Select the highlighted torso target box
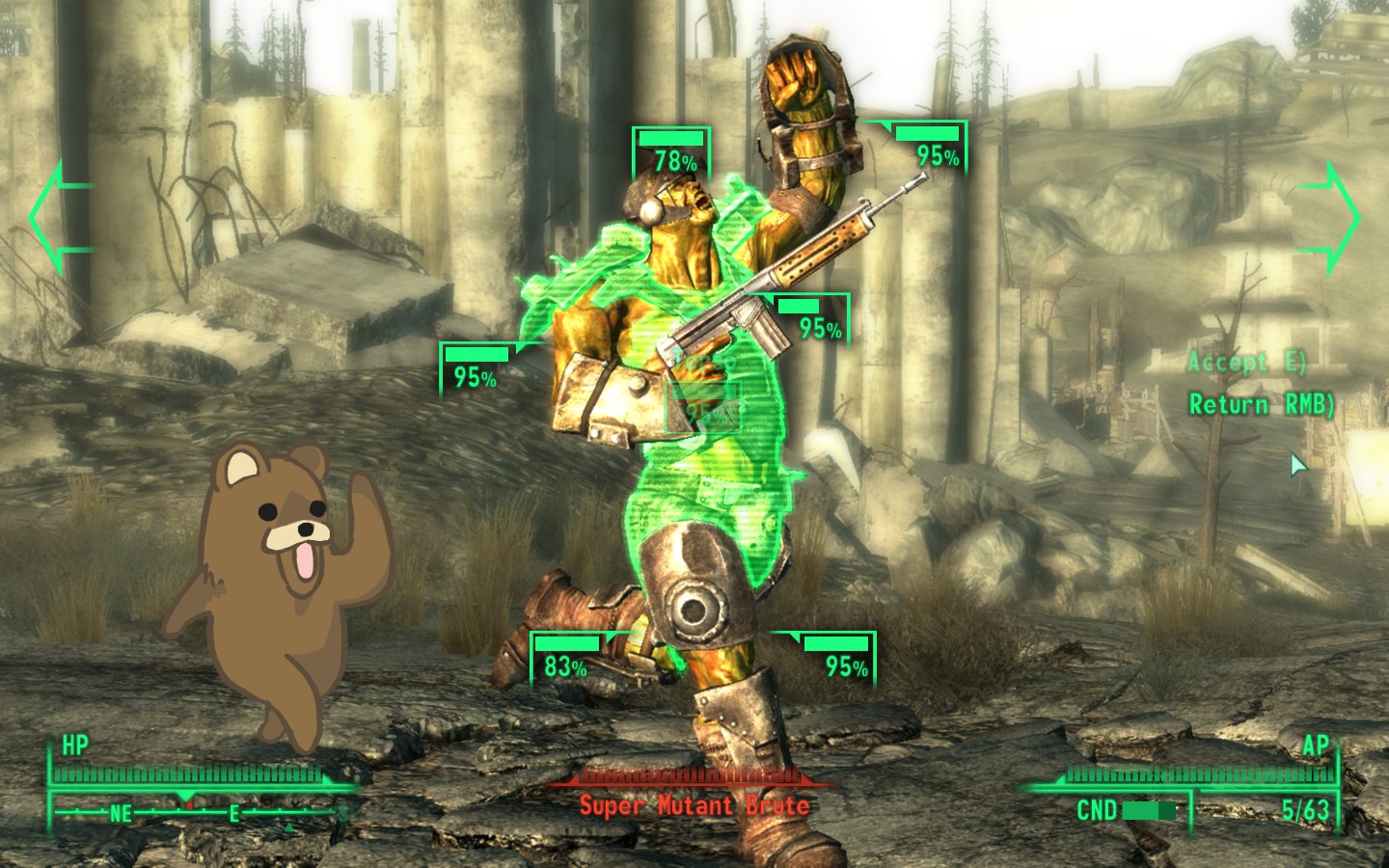 point(703,406)
